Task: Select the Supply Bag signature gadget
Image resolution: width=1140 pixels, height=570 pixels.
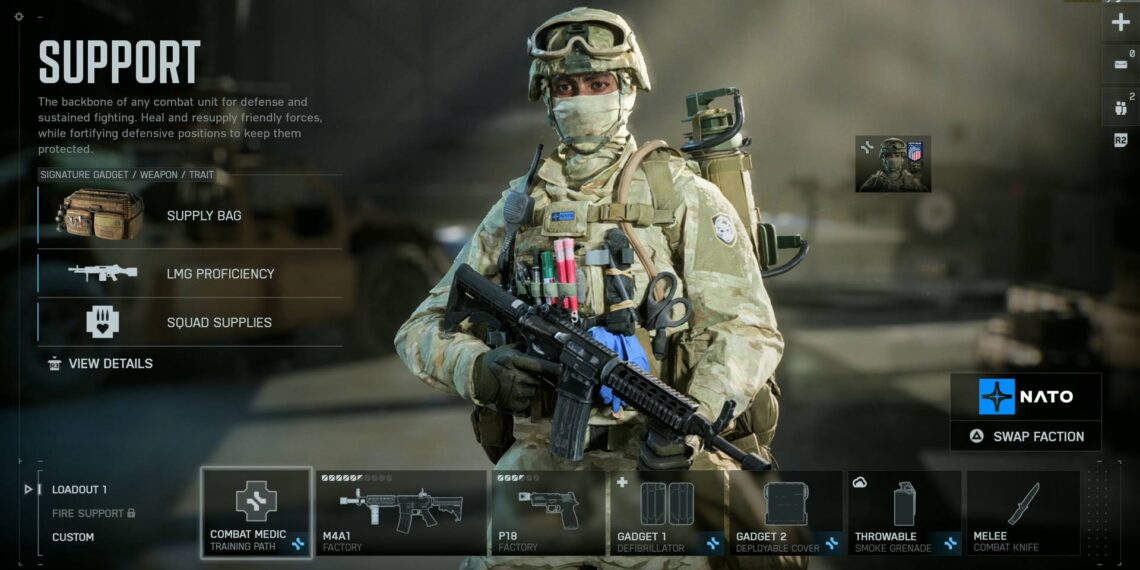Action: pos(190,215)
